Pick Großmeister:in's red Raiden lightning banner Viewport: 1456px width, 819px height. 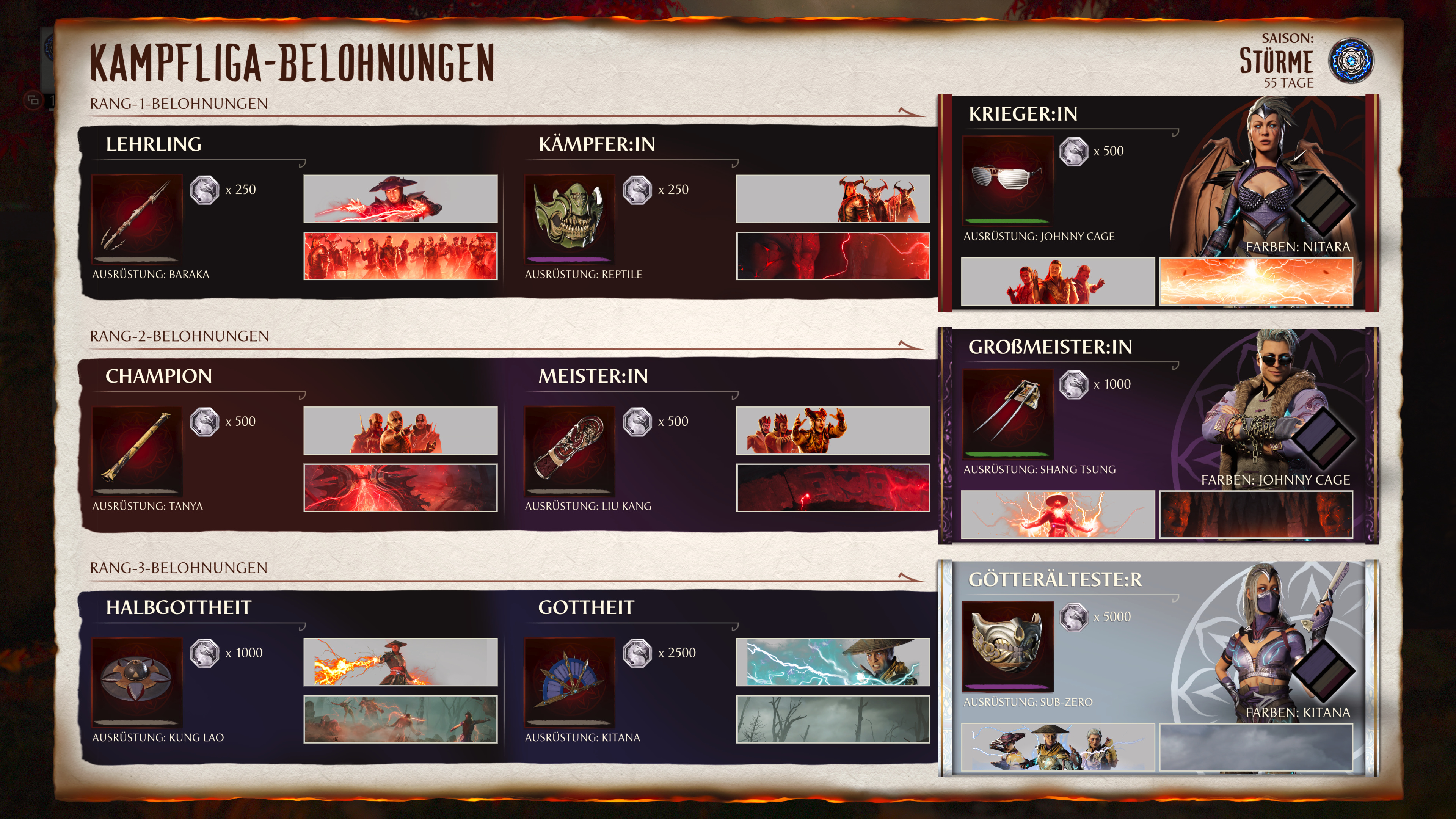pos(1057,515)
